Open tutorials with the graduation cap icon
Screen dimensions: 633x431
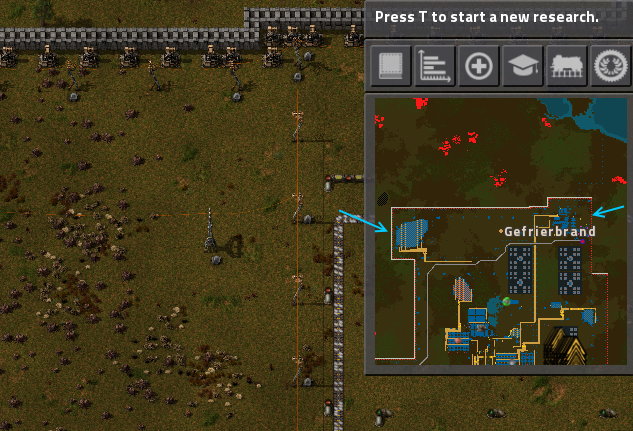coord(523,66)
